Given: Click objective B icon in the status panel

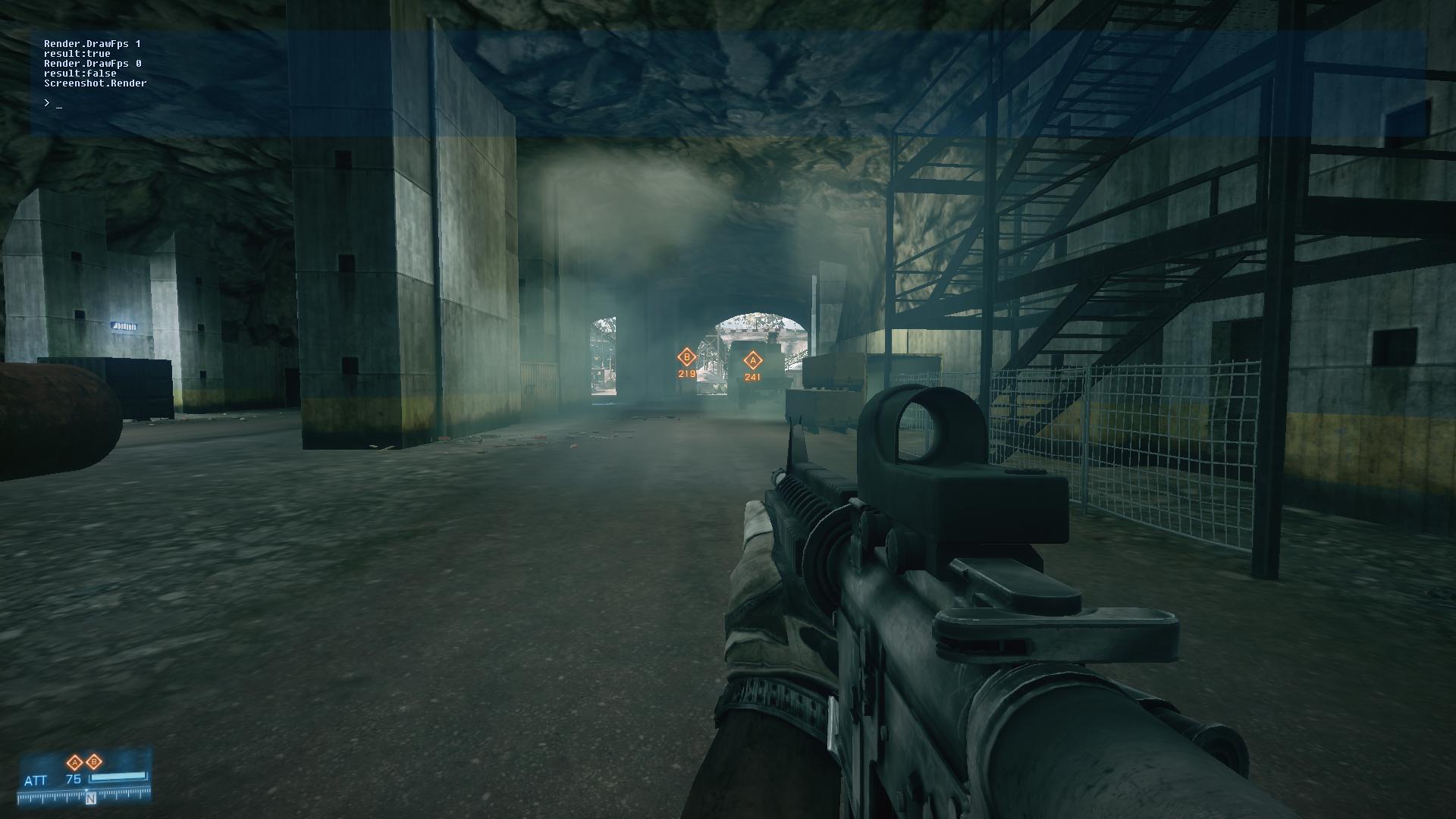Looking at the screenshot, I should pos(94,762).
